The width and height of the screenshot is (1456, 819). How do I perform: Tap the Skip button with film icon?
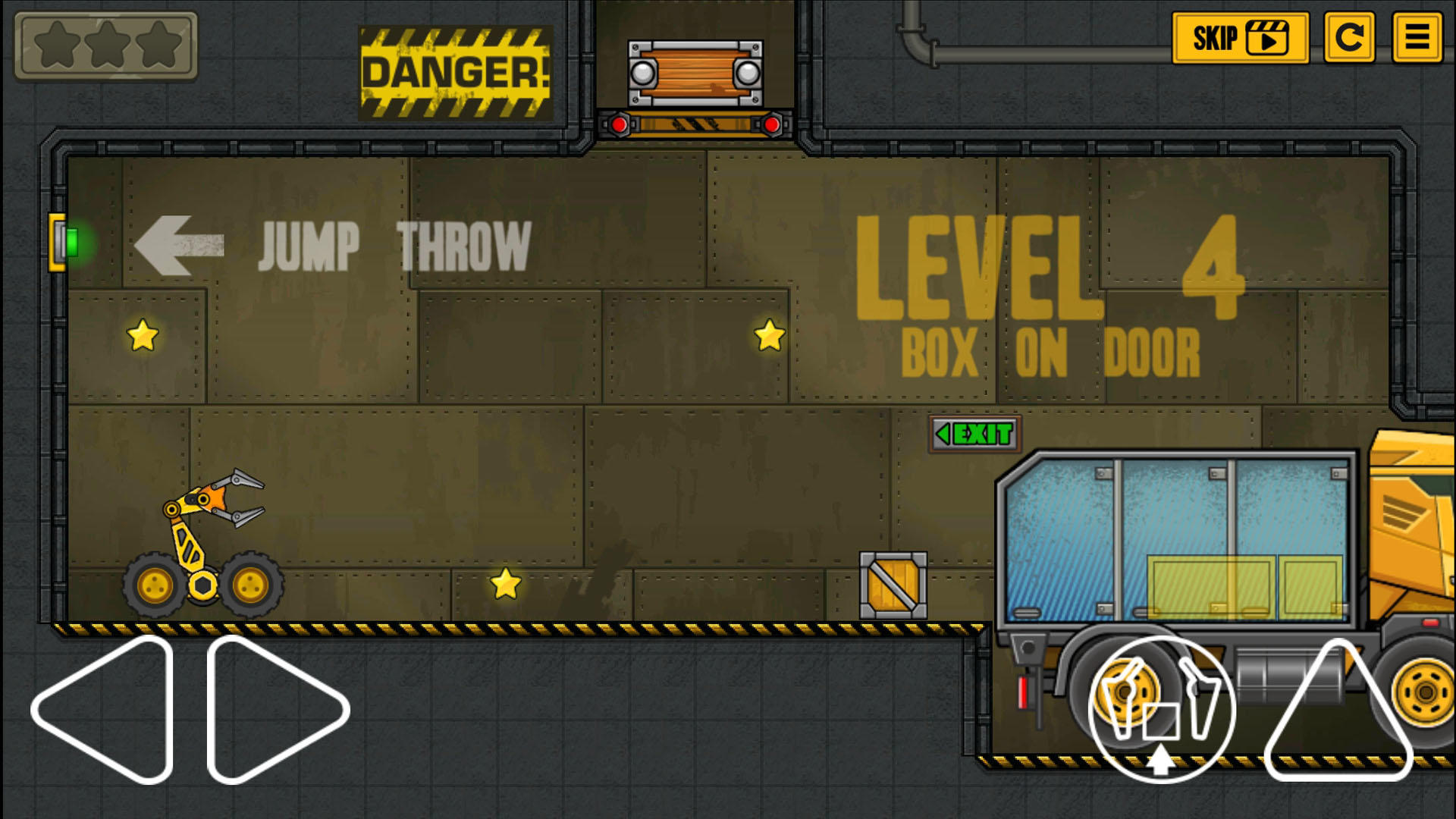click(x=1241, y=36)
